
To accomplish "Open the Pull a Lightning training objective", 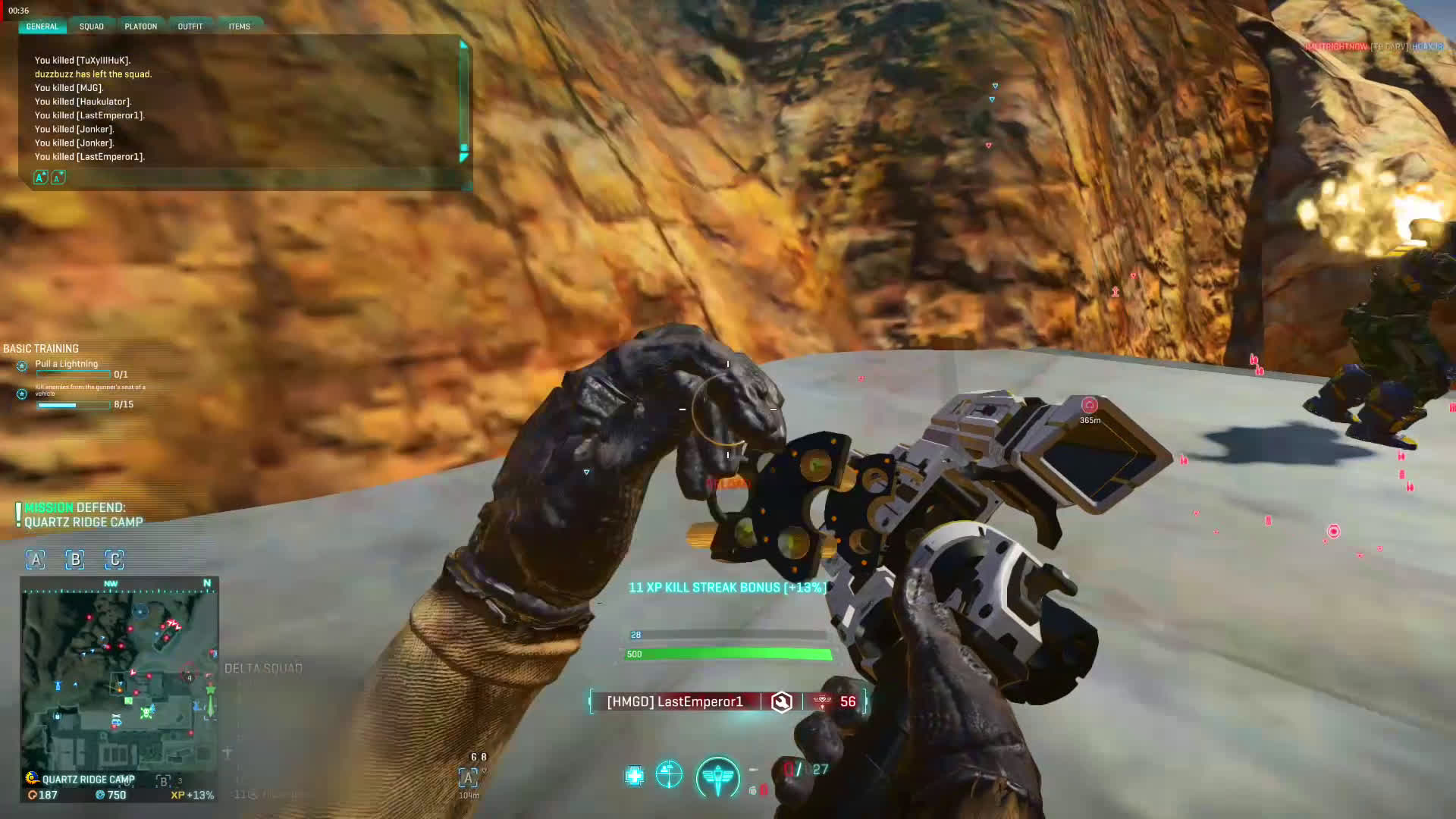I will pos(67,364).
